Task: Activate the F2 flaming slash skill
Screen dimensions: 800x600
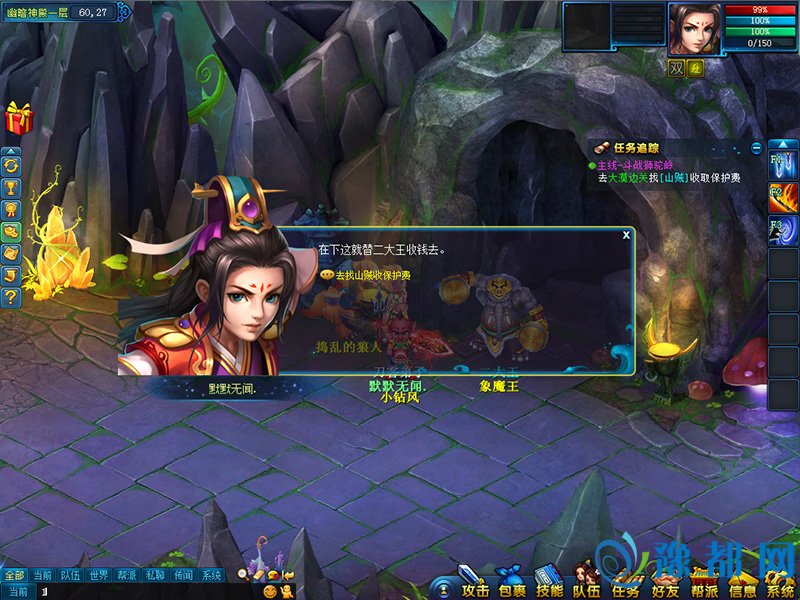Action: point(782,197)
